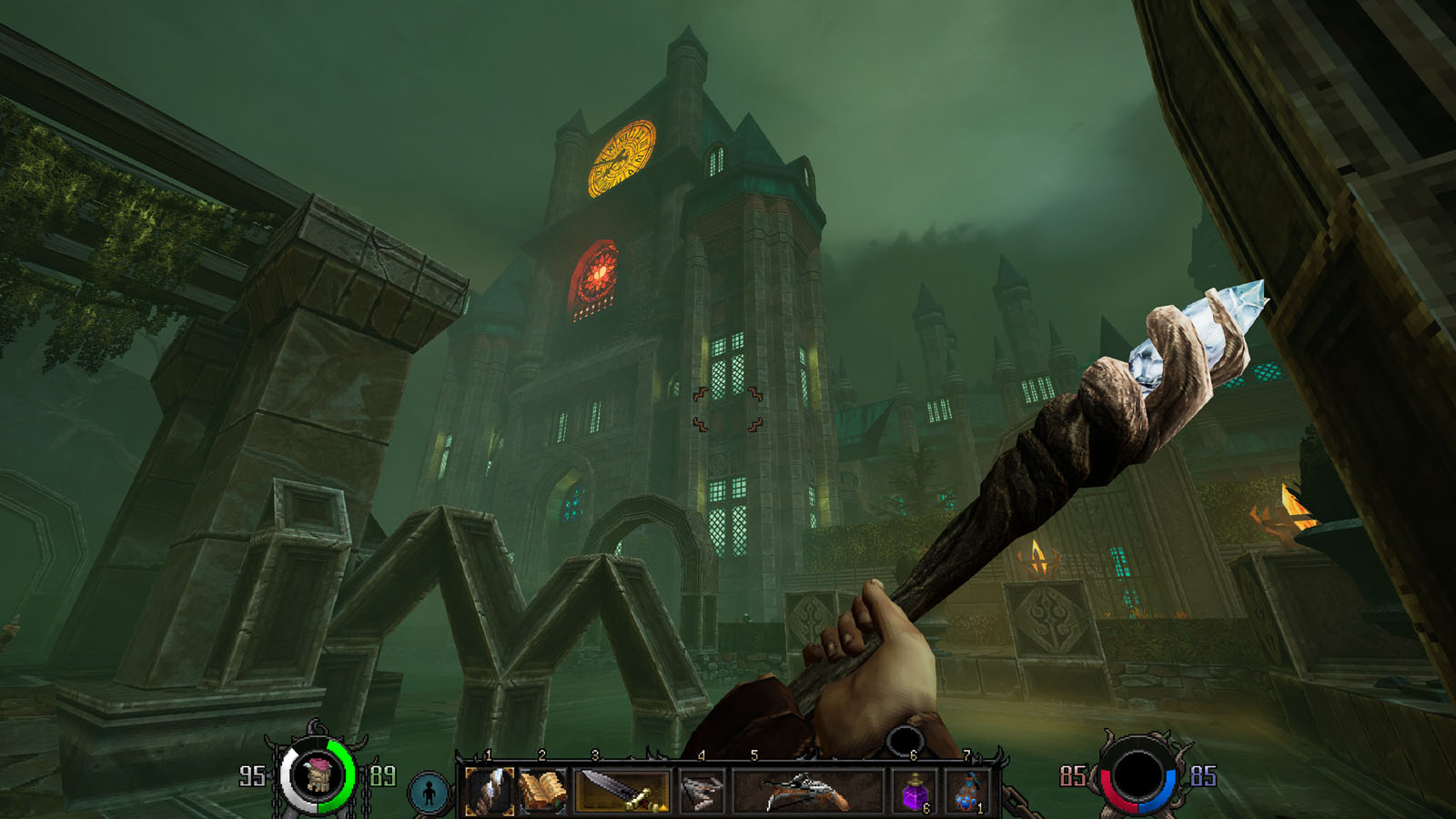Screen dimensions: 1456x819
Task: Click the character portrait in the health ring
Action: pos(318,776)
